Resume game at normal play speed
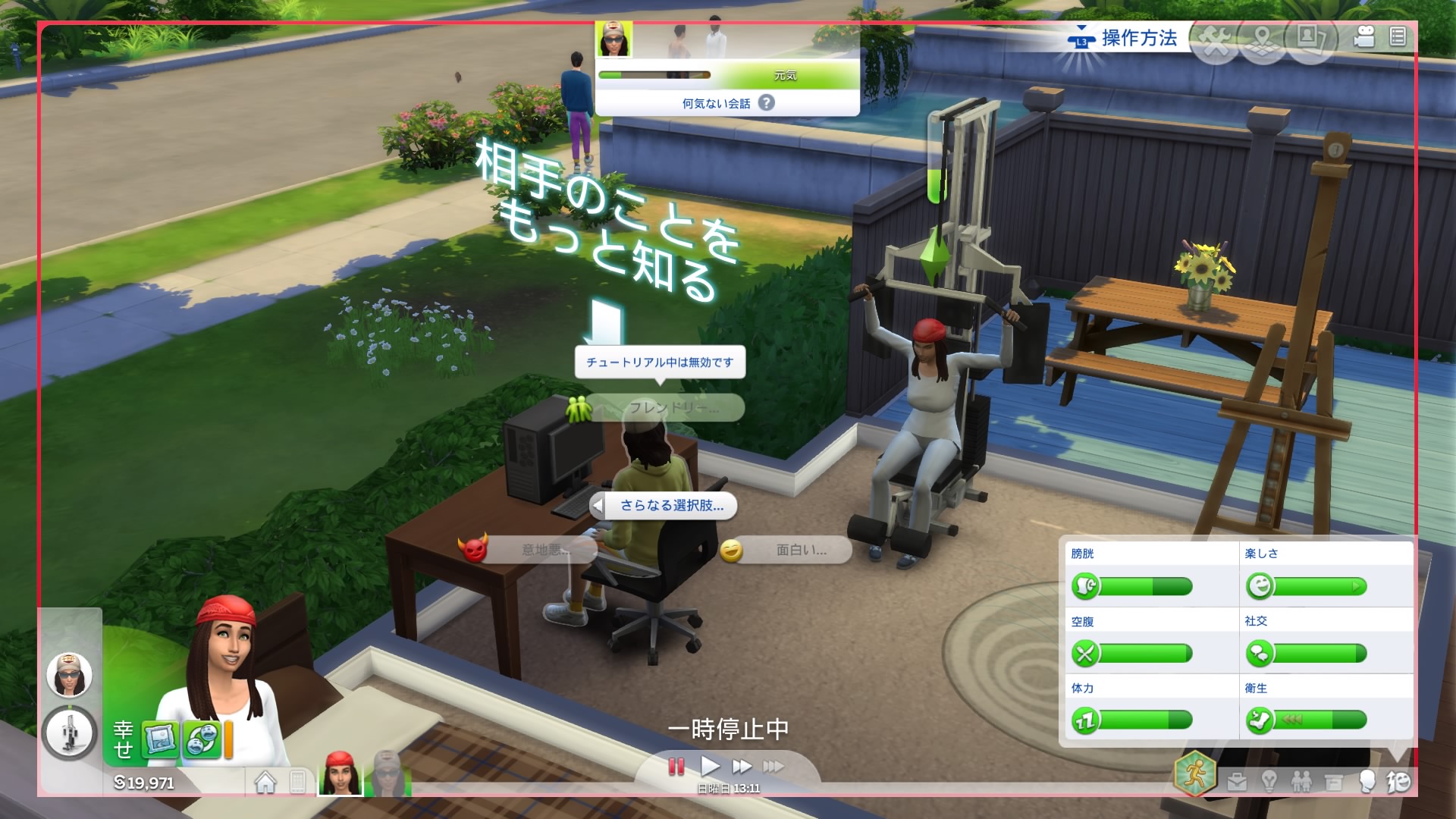The height and width of the screenshot is (819, 1456). coord(710,767)
